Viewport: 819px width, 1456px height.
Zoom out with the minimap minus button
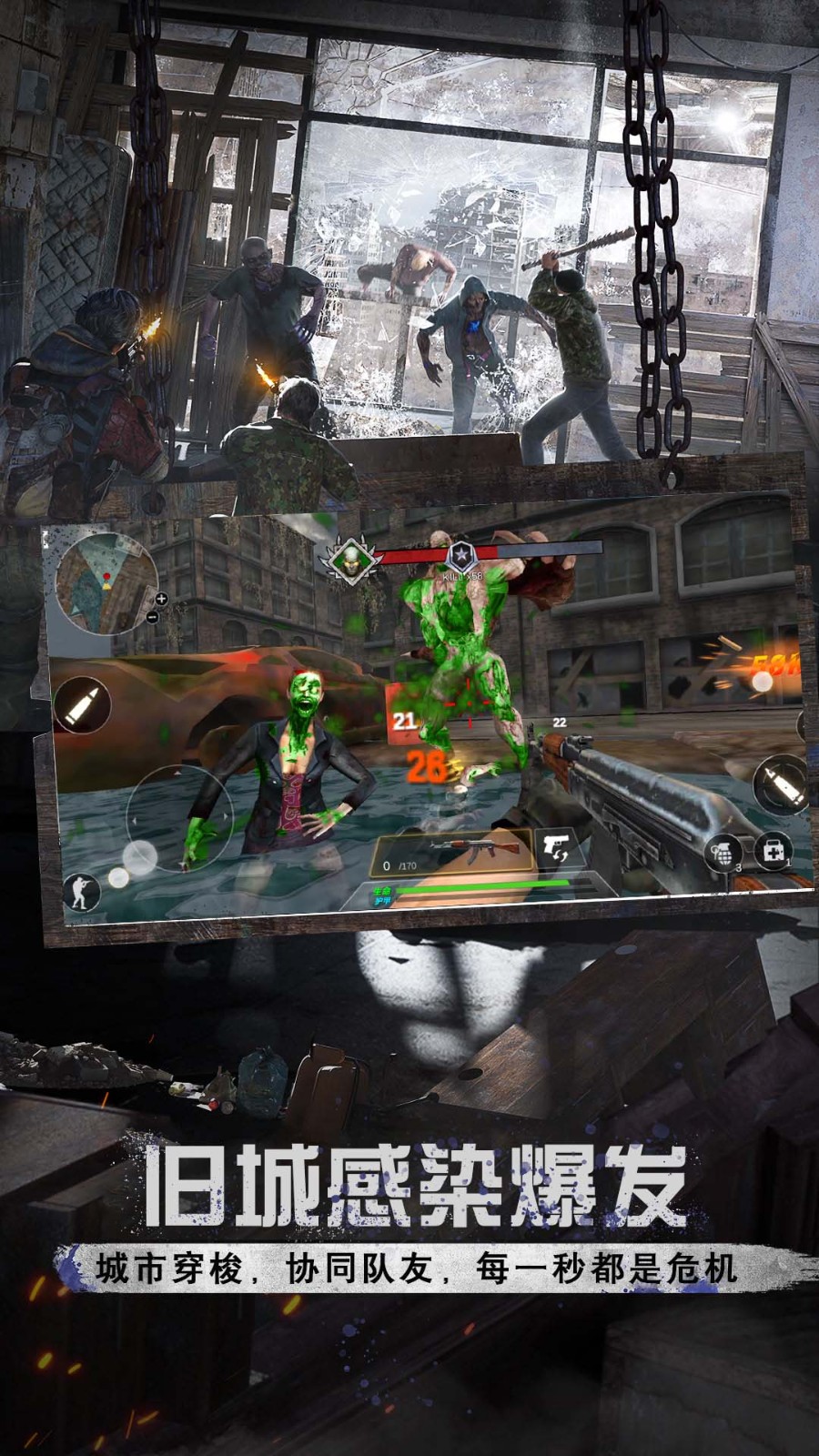[151, 618]
